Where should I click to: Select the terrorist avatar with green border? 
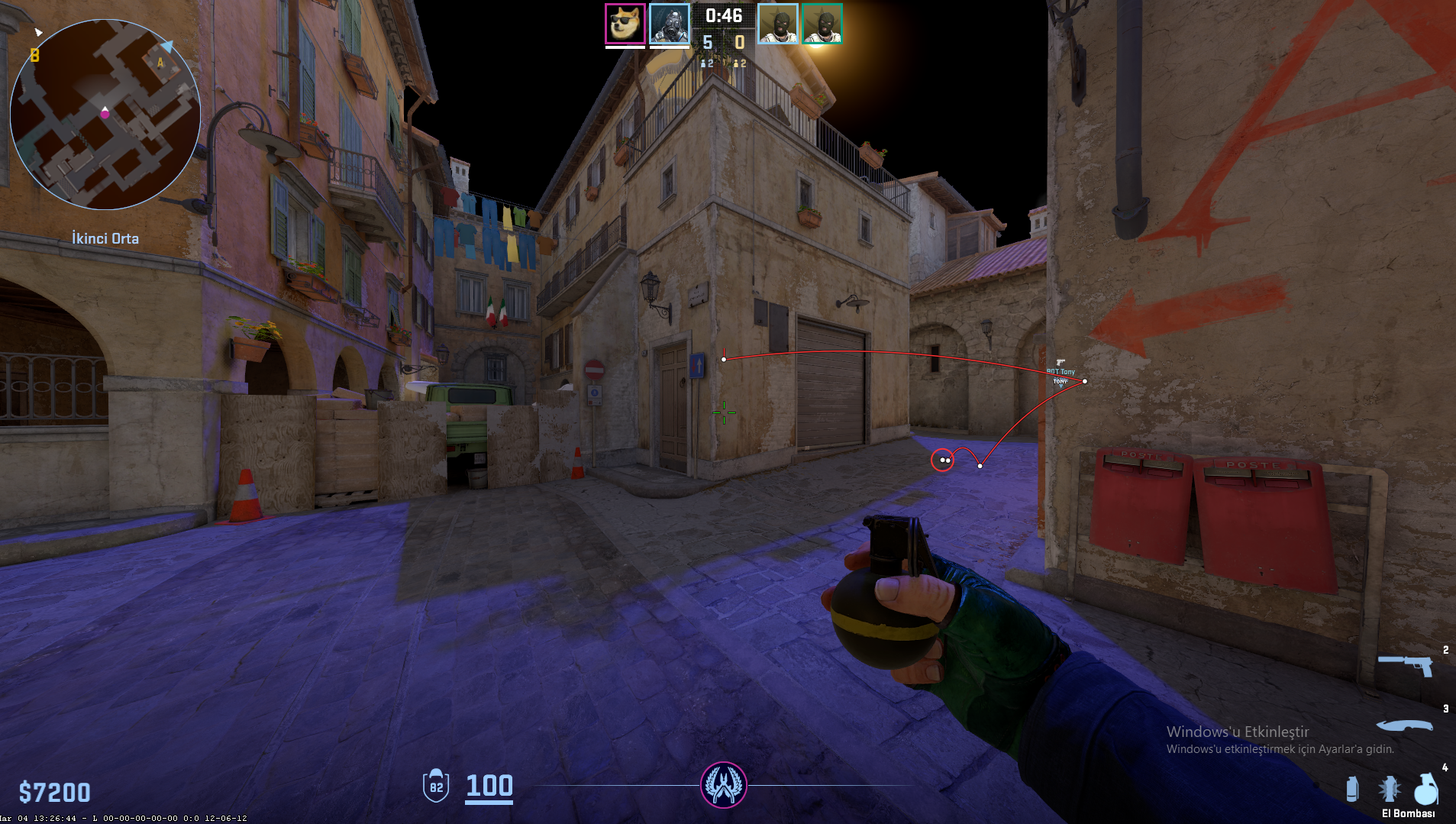tap(822, 24)
